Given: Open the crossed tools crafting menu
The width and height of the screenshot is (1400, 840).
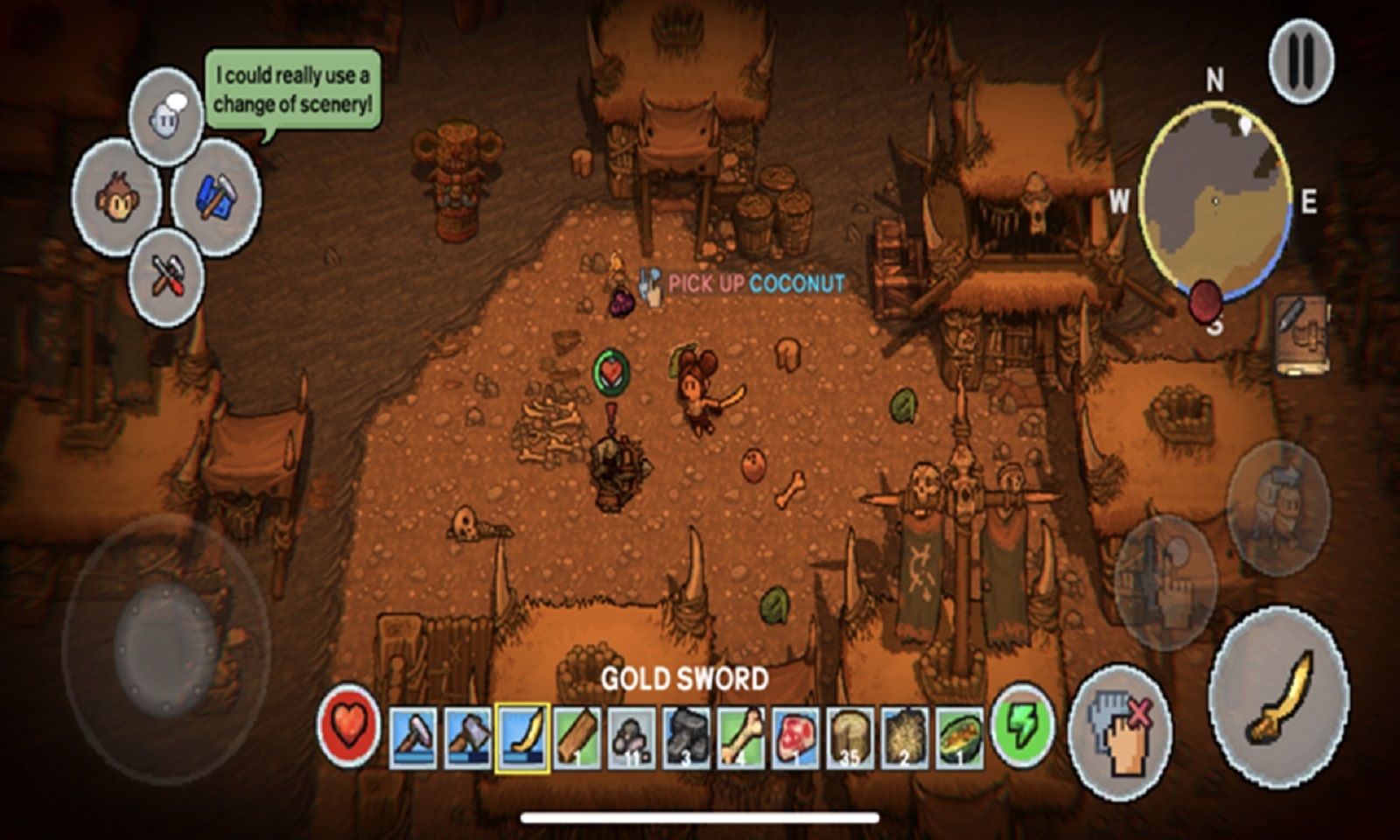Looking at the screenshot, I should pos(166,277).
